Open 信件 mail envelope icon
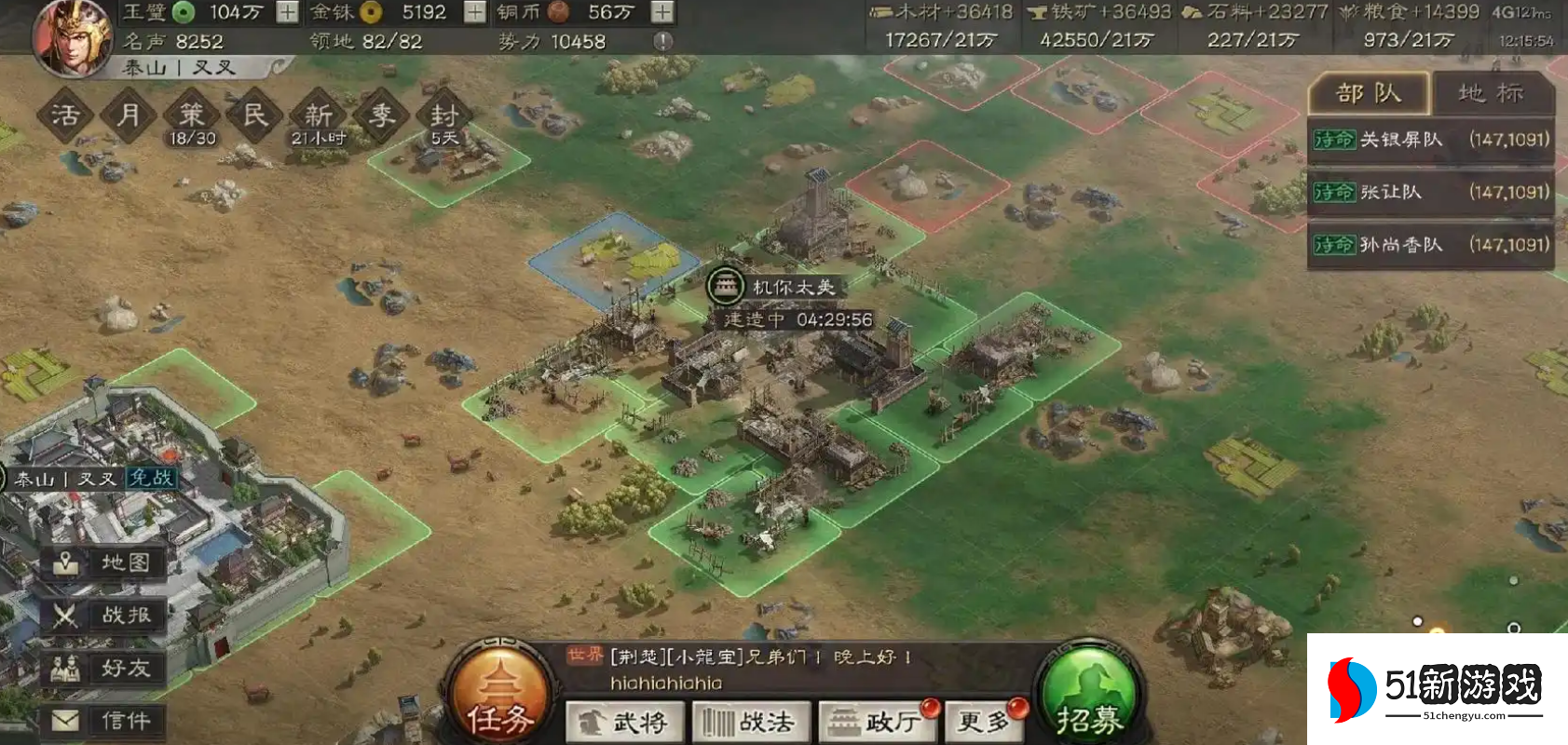Viewport: 1568px width, 745px height. (102, 719)
